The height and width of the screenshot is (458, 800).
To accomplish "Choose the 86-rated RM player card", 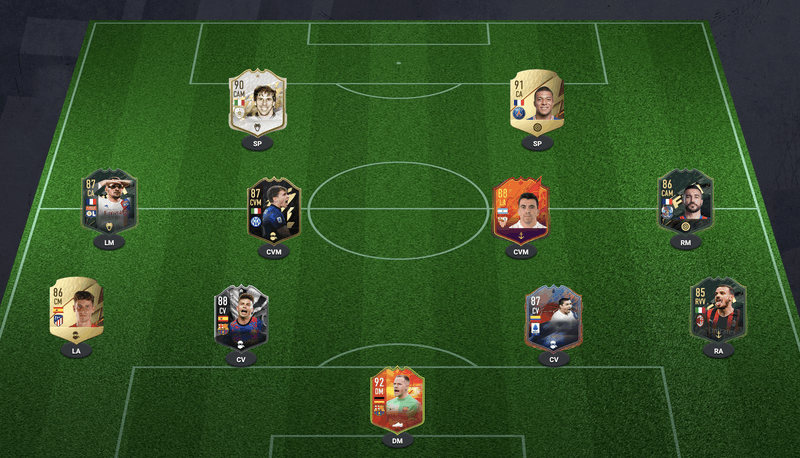I will pyautogui.click(x=685, y=202).
